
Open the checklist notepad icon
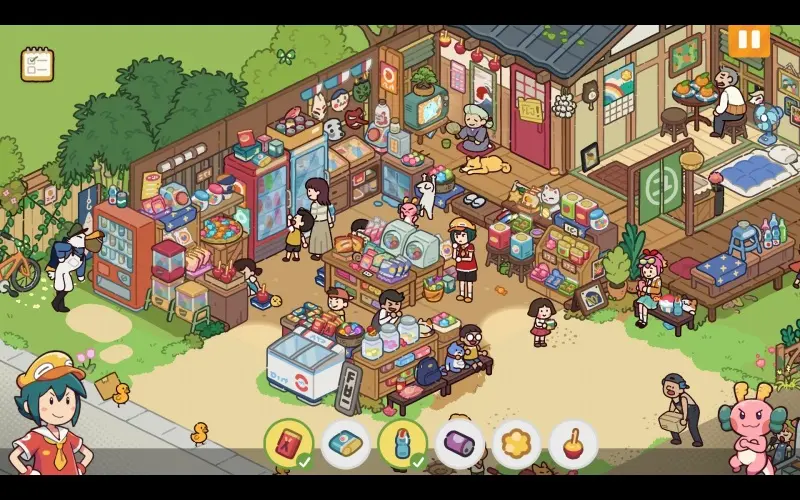tap(37, 64)
